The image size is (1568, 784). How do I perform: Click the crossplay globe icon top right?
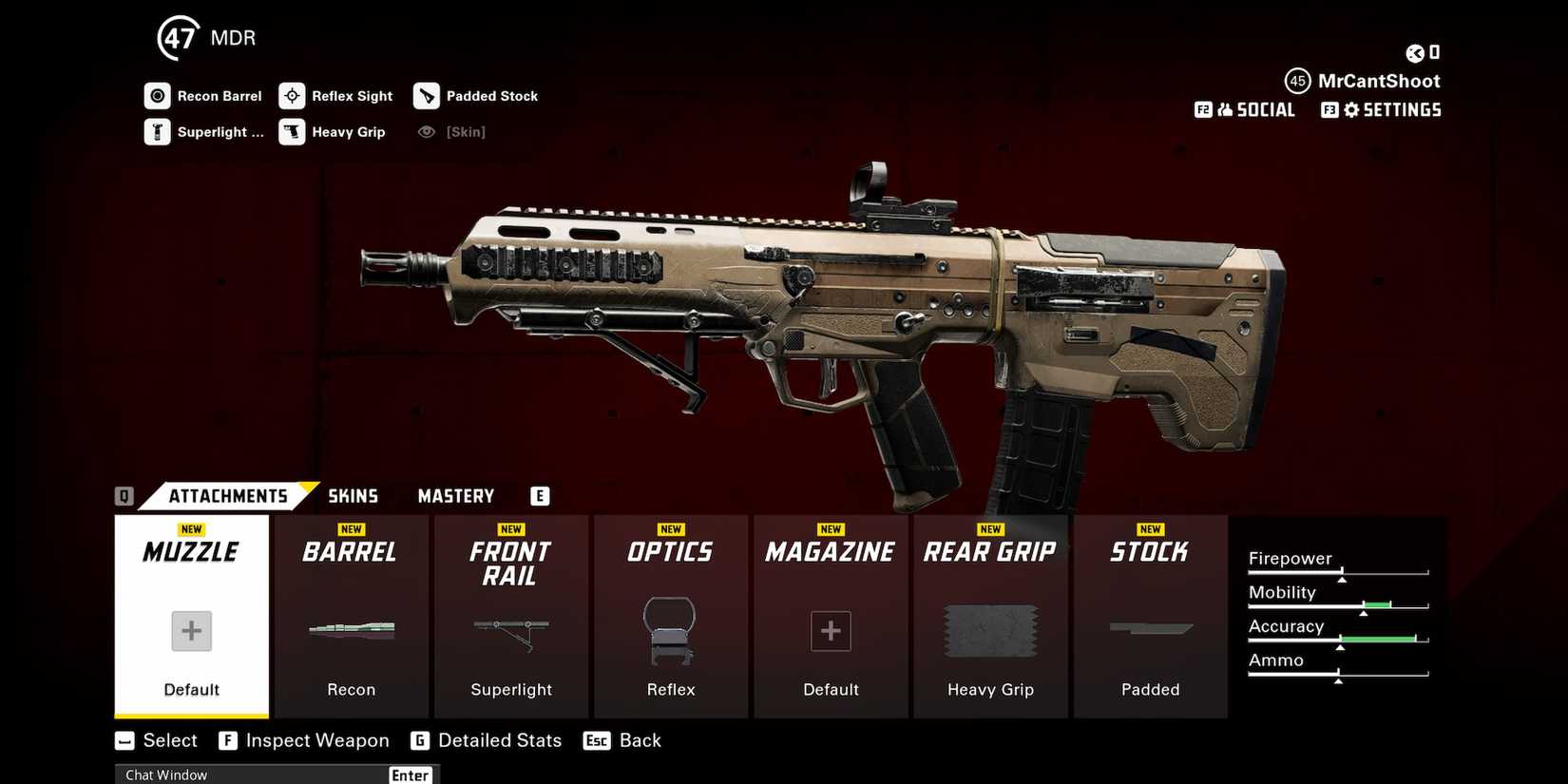click(1415, 52)
